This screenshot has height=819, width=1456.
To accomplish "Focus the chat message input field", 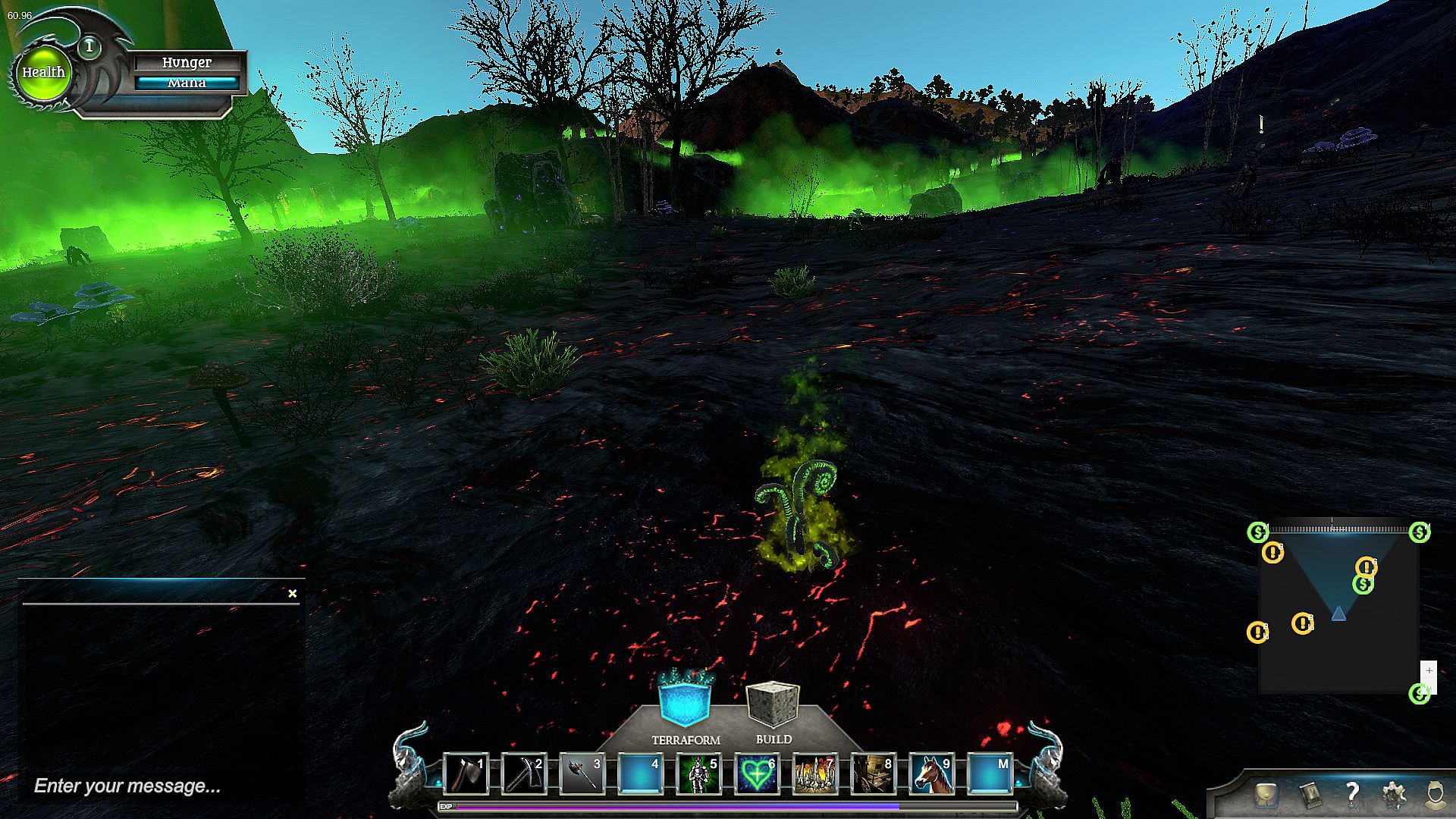I will (152, 786).
